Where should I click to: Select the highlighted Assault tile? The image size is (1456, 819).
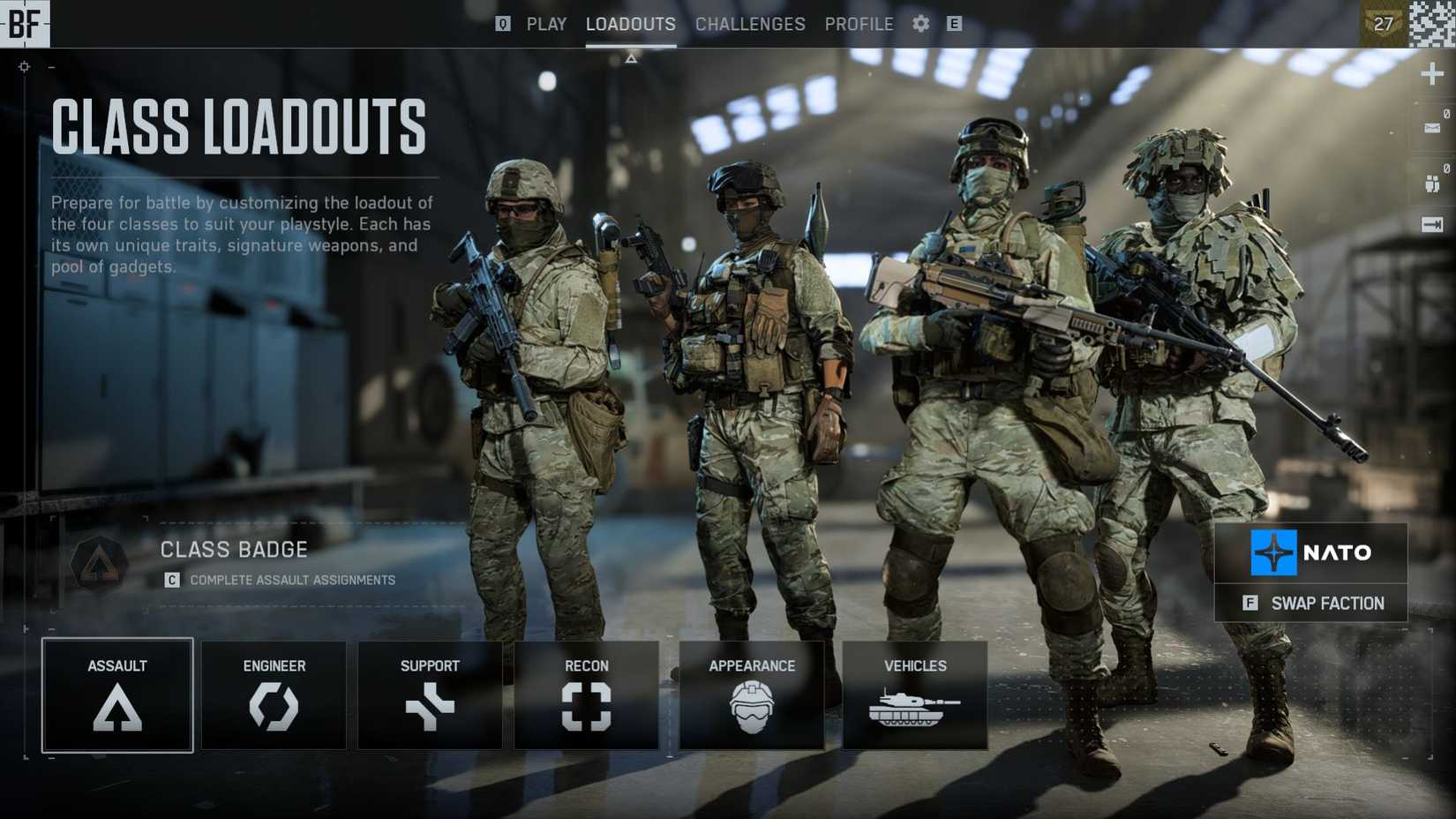pyautogui.click(x=117, y=695)
